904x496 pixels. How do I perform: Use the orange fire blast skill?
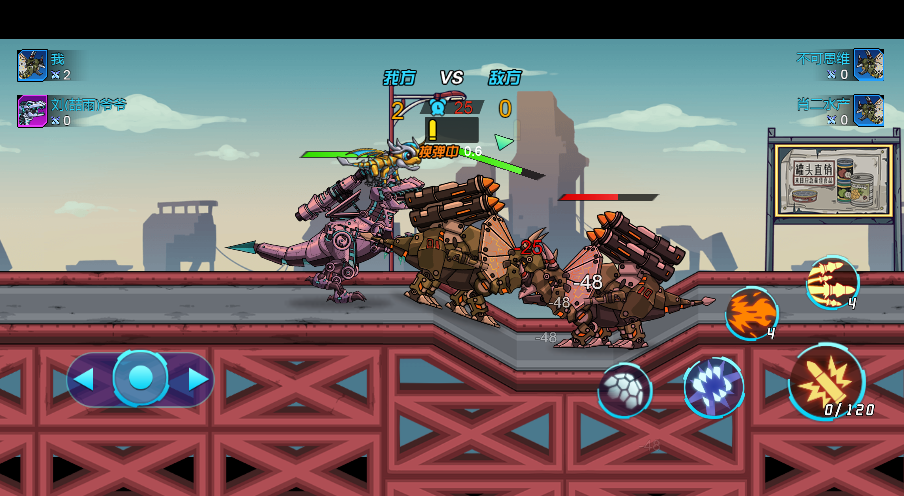750,312
